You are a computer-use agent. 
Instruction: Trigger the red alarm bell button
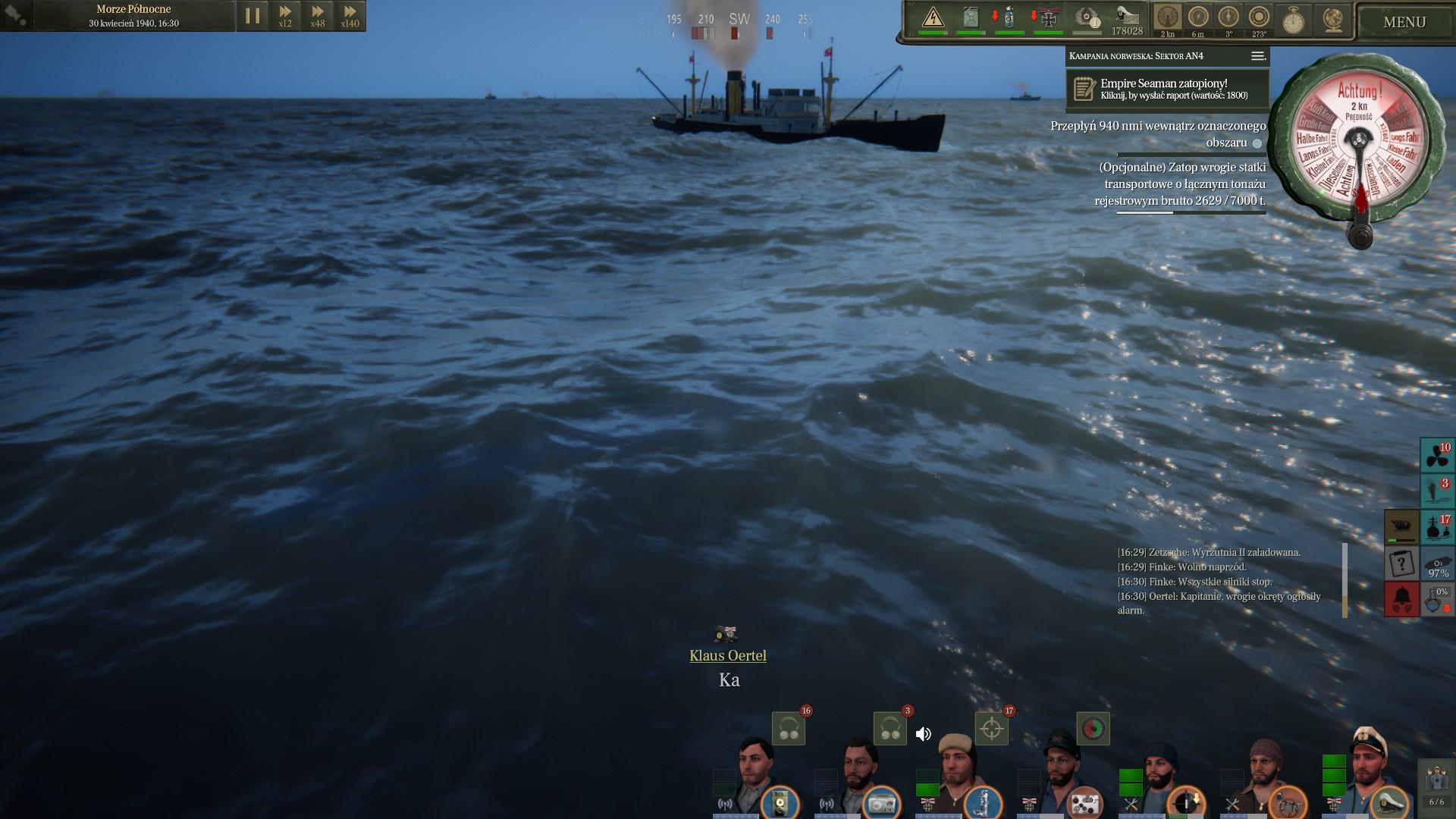[1401, 599]
